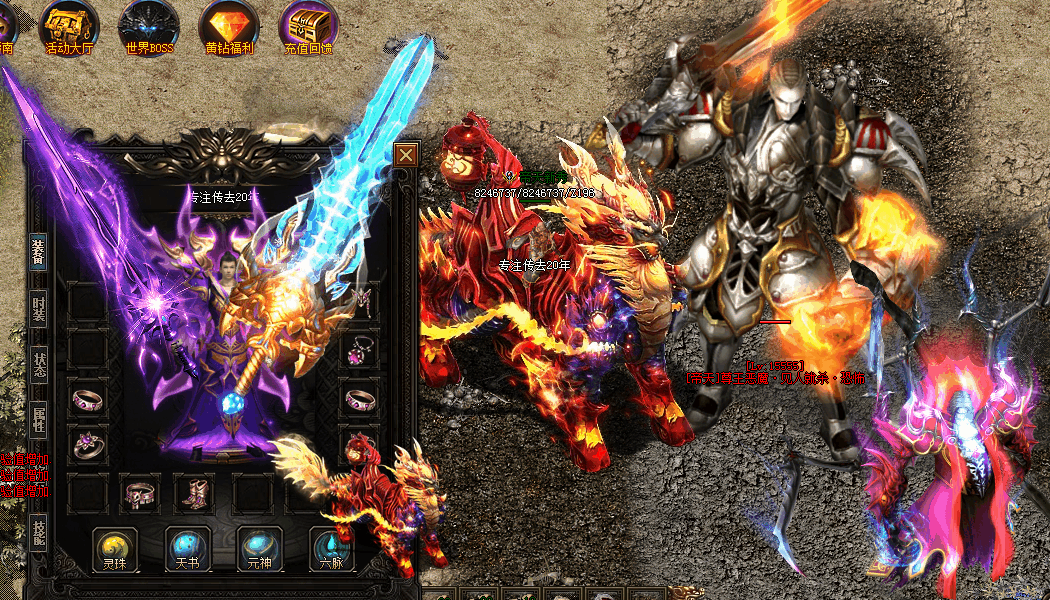1050x600 pixels.
Task: Switch to the 属性 attributes tab
Action: click(x=38, y=421)
